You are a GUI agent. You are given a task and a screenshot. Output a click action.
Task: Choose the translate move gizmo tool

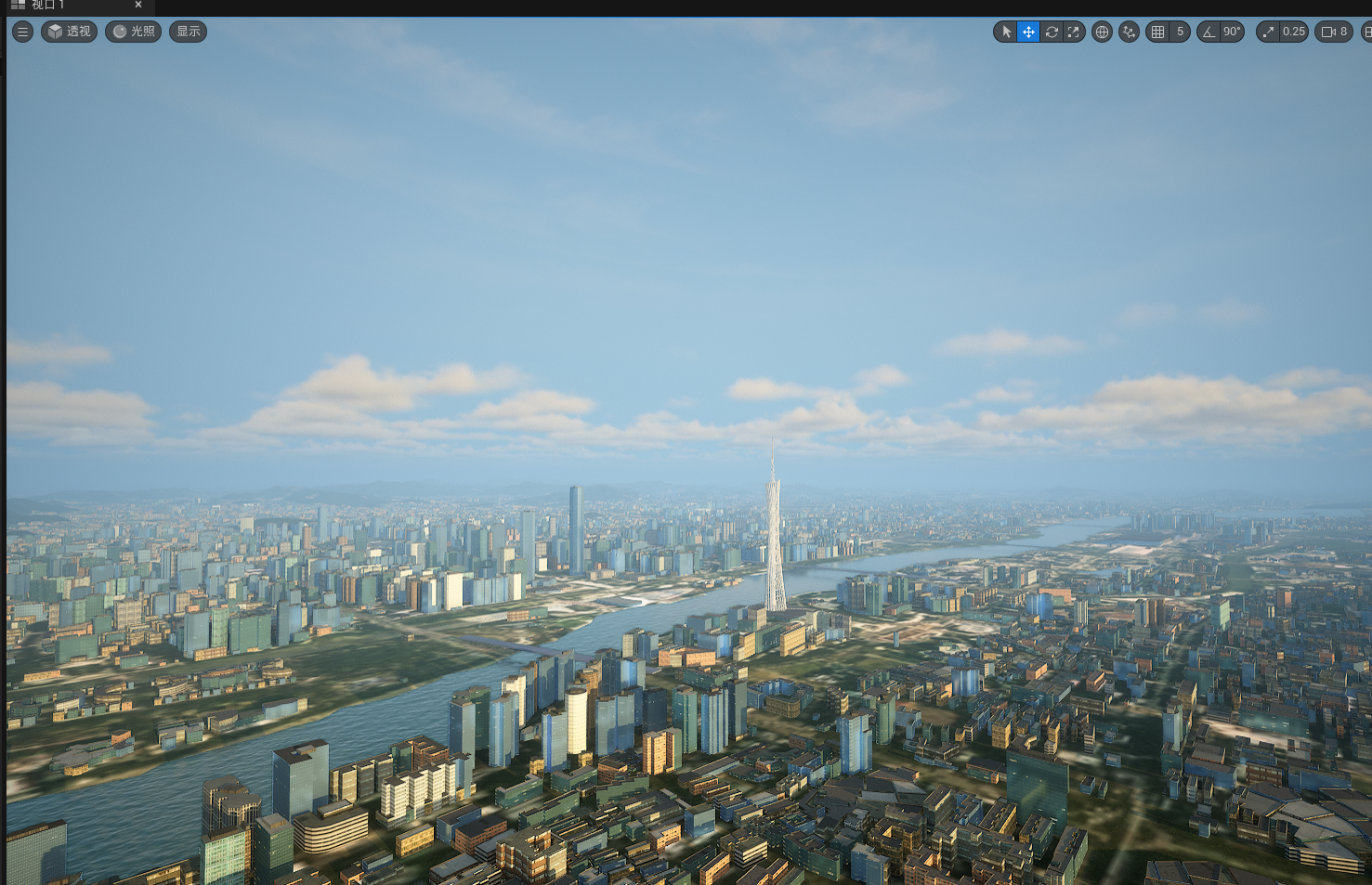(x=1028, y=32)
